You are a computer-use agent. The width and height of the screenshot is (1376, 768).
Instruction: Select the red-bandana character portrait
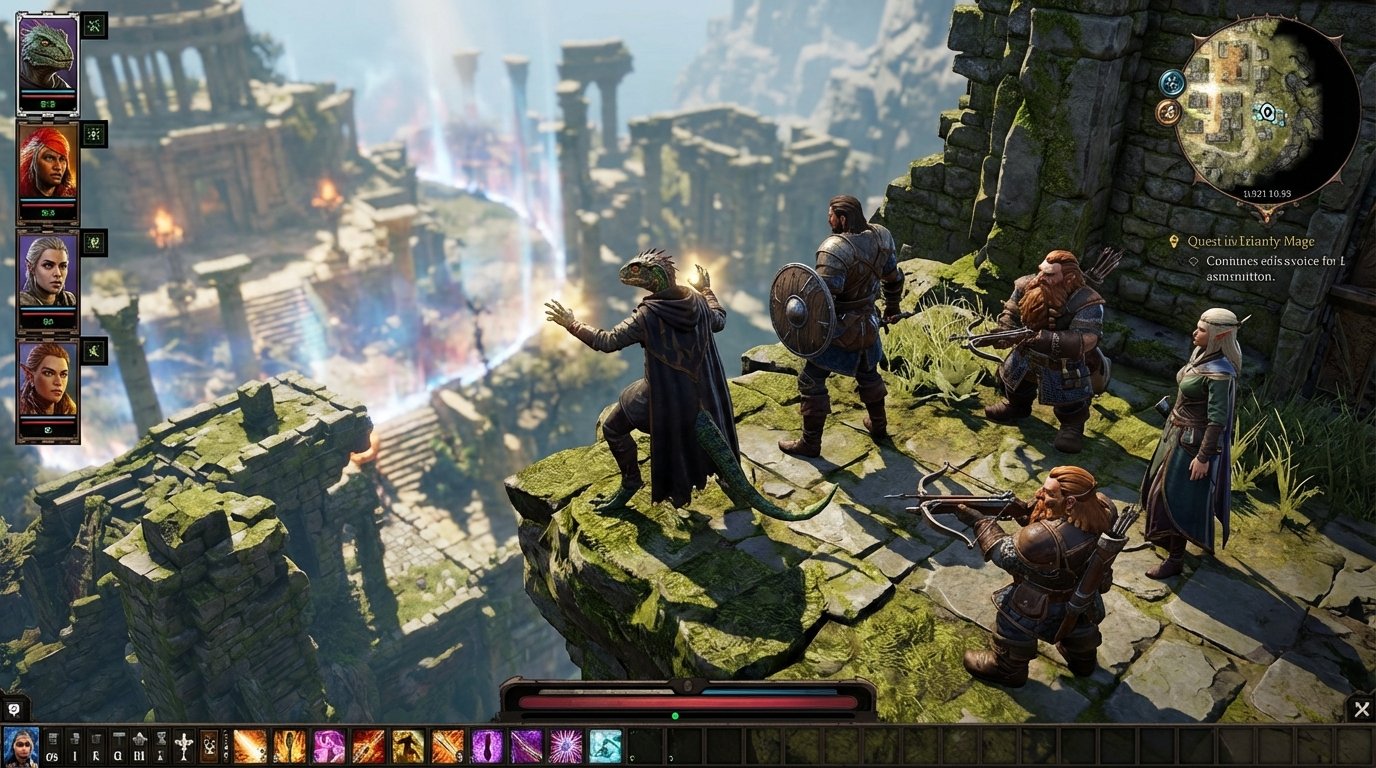[x=47, y=168]
